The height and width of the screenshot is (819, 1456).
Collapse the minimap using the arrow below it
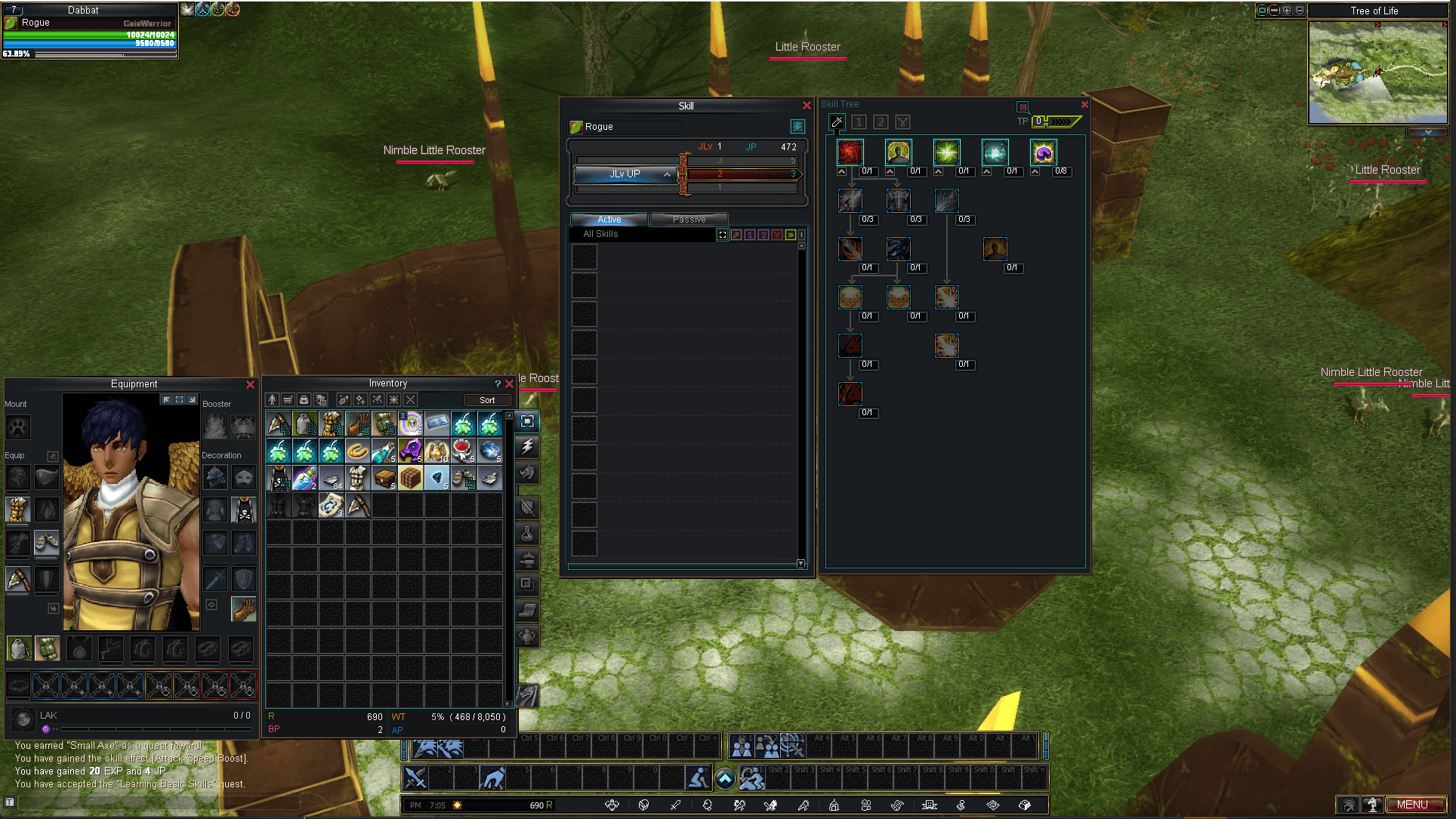click(x=1427, y=131)
